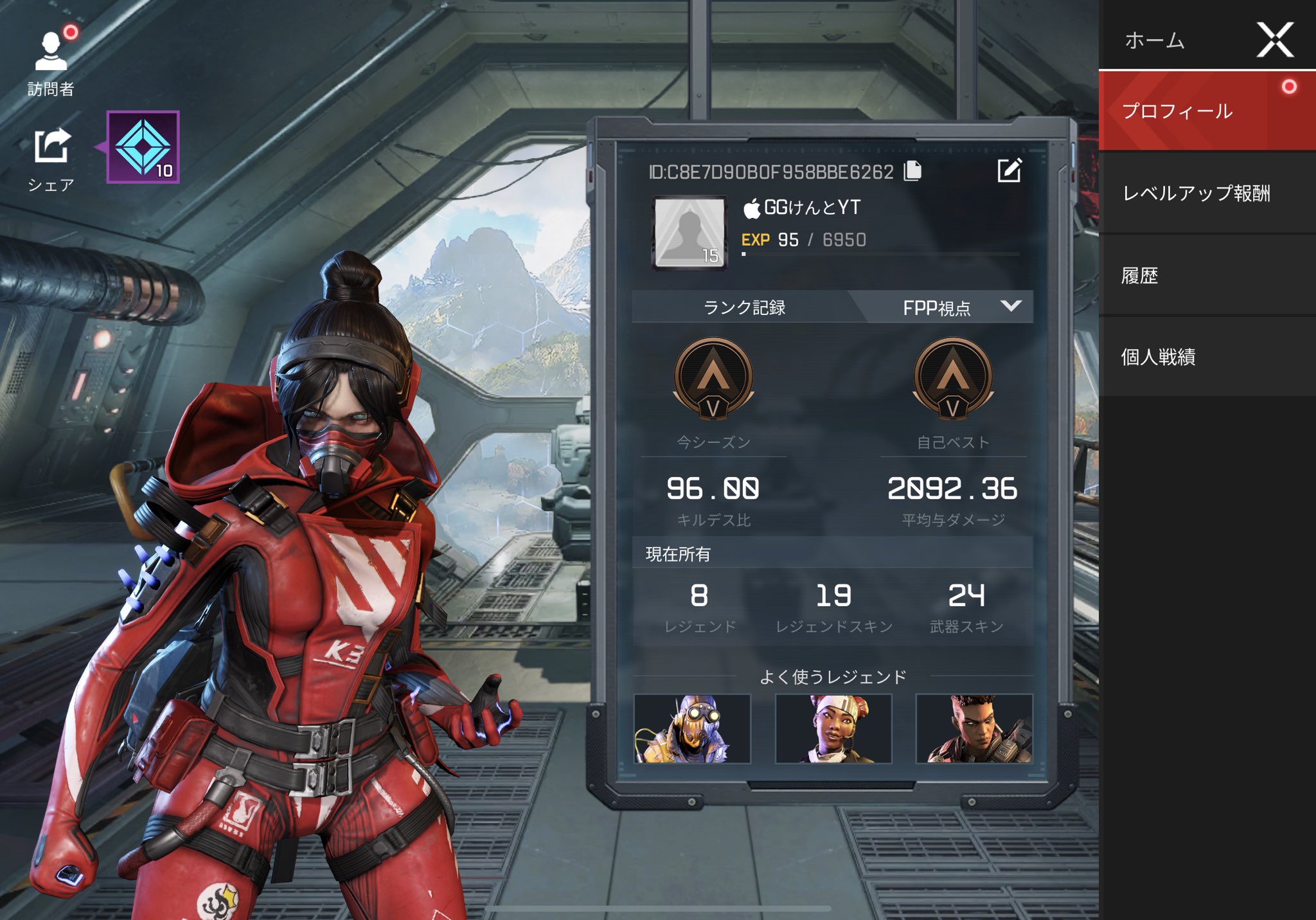This screenshot has height=920, width=1316.
Task: Copy the player ID with the copy icon
Action: coord(912,171)
